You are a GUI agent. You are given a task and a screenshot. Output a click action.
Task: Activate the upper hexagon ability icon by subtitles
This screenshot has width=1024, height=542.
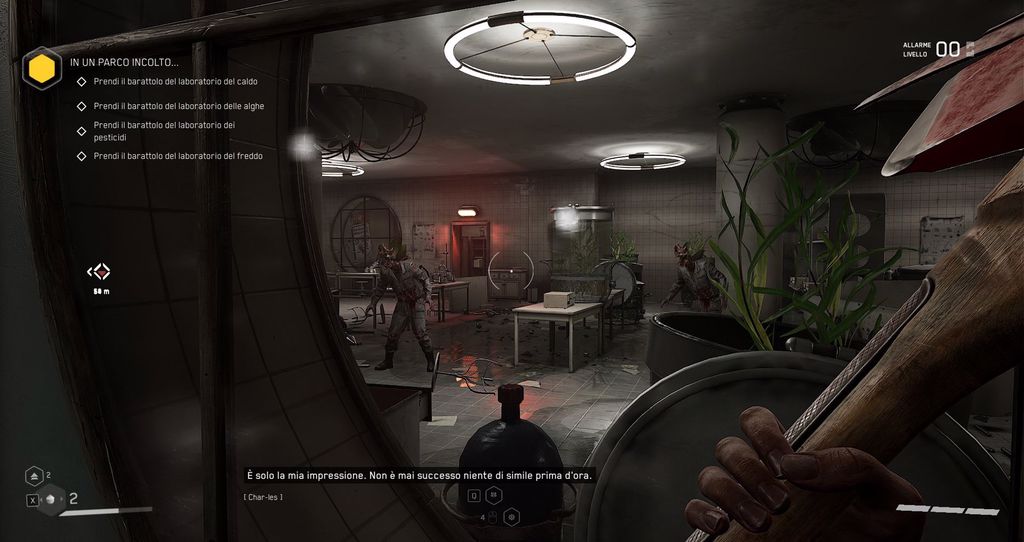pos(494,495)
